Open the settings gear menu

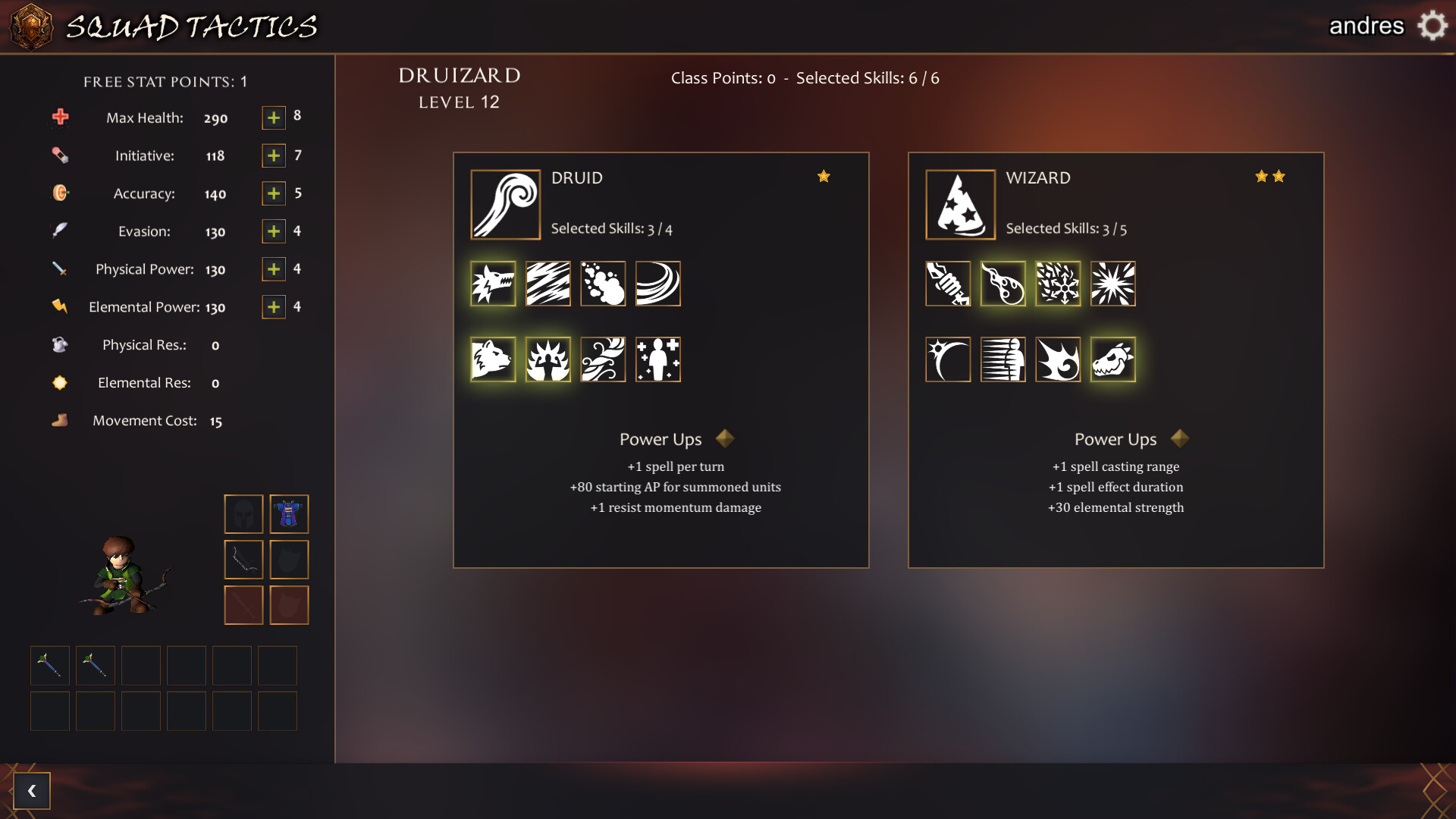[1430, 25]
